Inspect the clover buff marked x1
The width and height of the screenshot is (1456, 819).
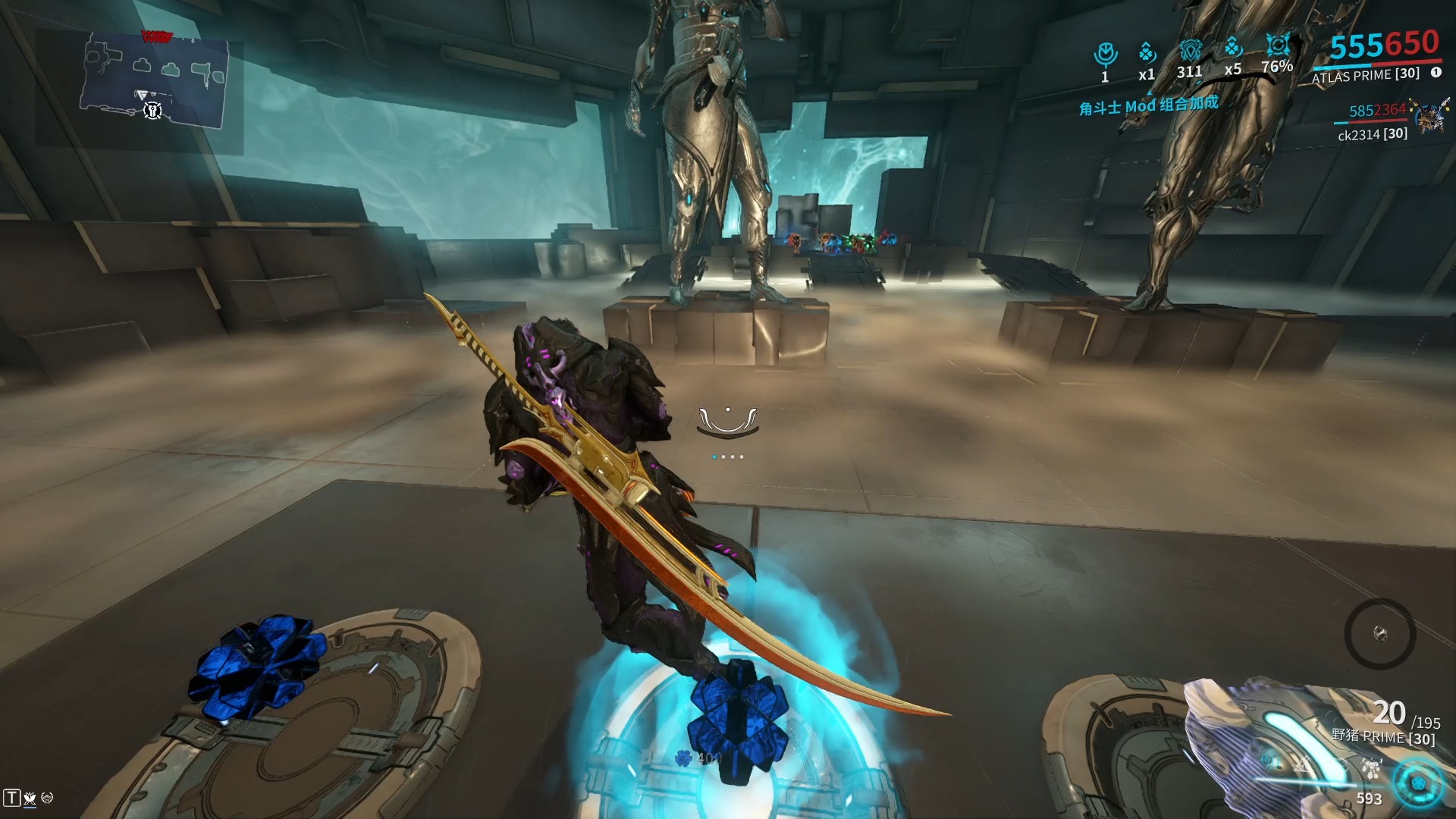point(1147,53)
